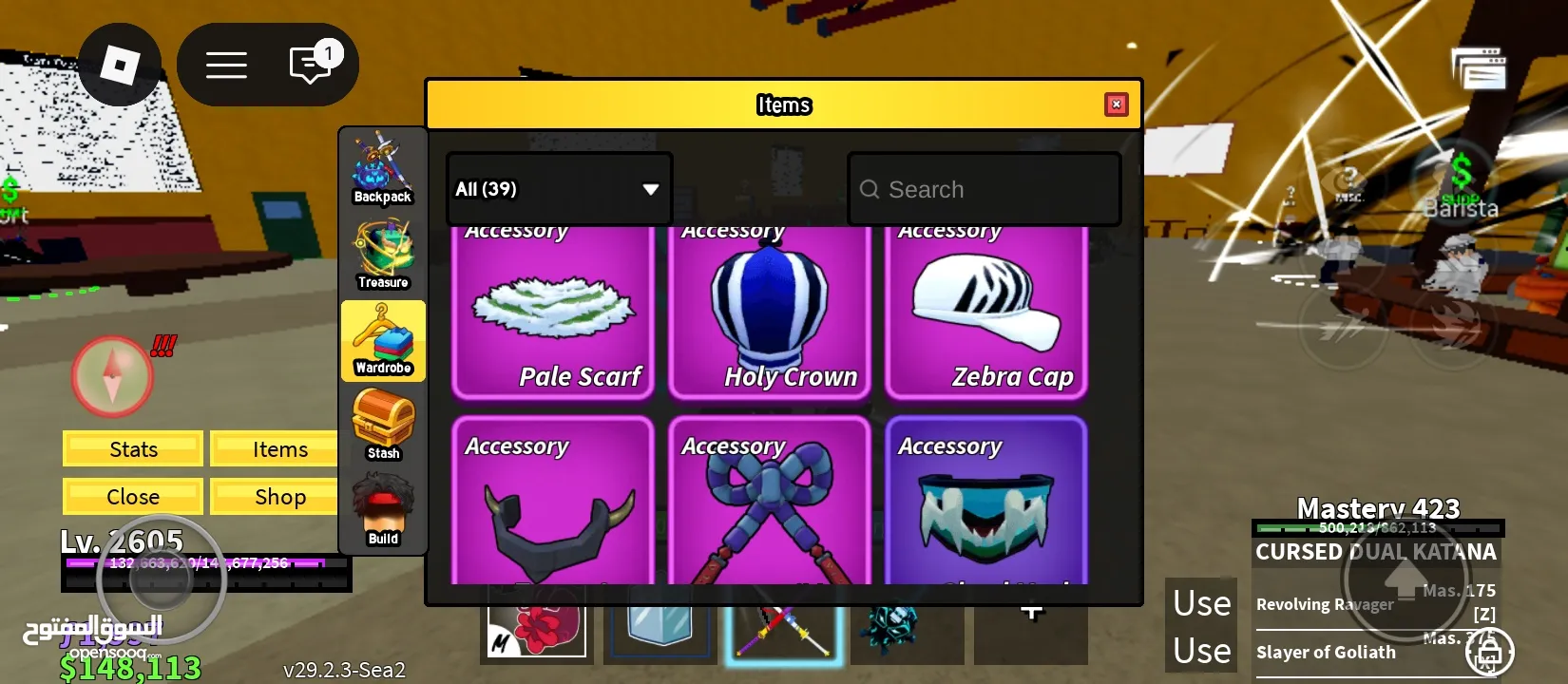Open the Shop menu
Image resolution: width=1568 pixels, height=684 pixels.
279,497
